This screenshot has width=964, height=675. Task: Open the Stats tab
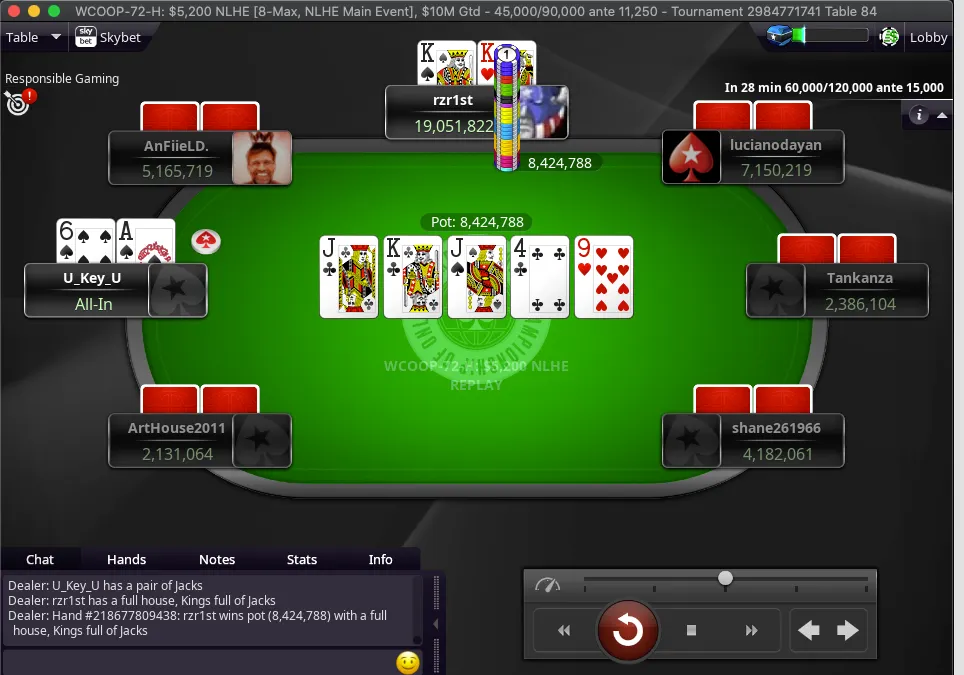301,559
